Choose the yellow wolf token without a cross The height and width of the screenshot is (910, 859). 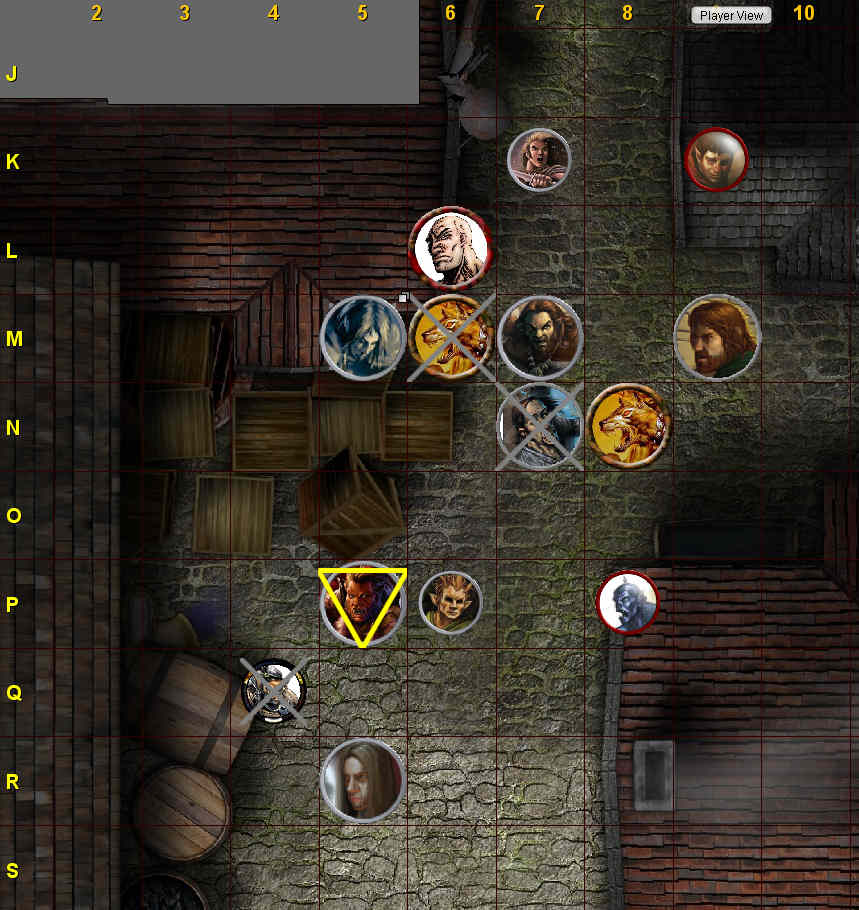point(628,425)
